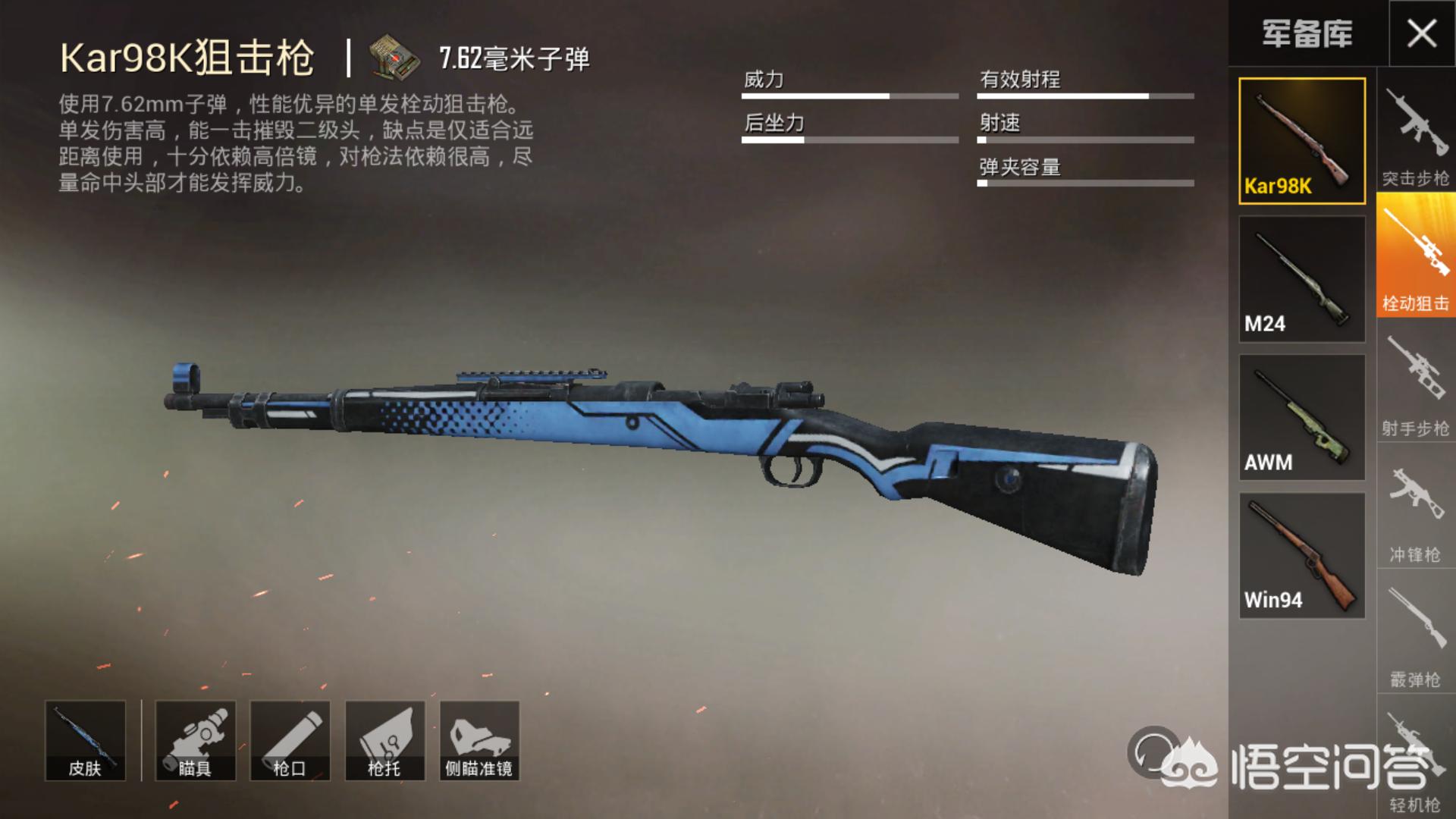Viewport: 1456px width, 819px height.
Task: Switch to the 冲锋枪 submachine gun category
Action: 1415,510
